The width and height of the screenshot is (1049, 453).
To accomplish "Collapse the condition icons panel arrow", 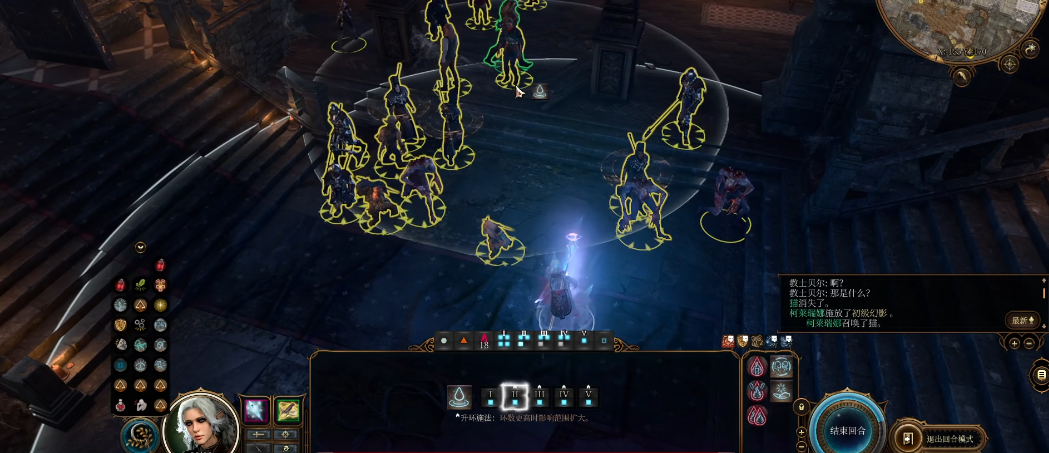I will [x=141, y=247].
